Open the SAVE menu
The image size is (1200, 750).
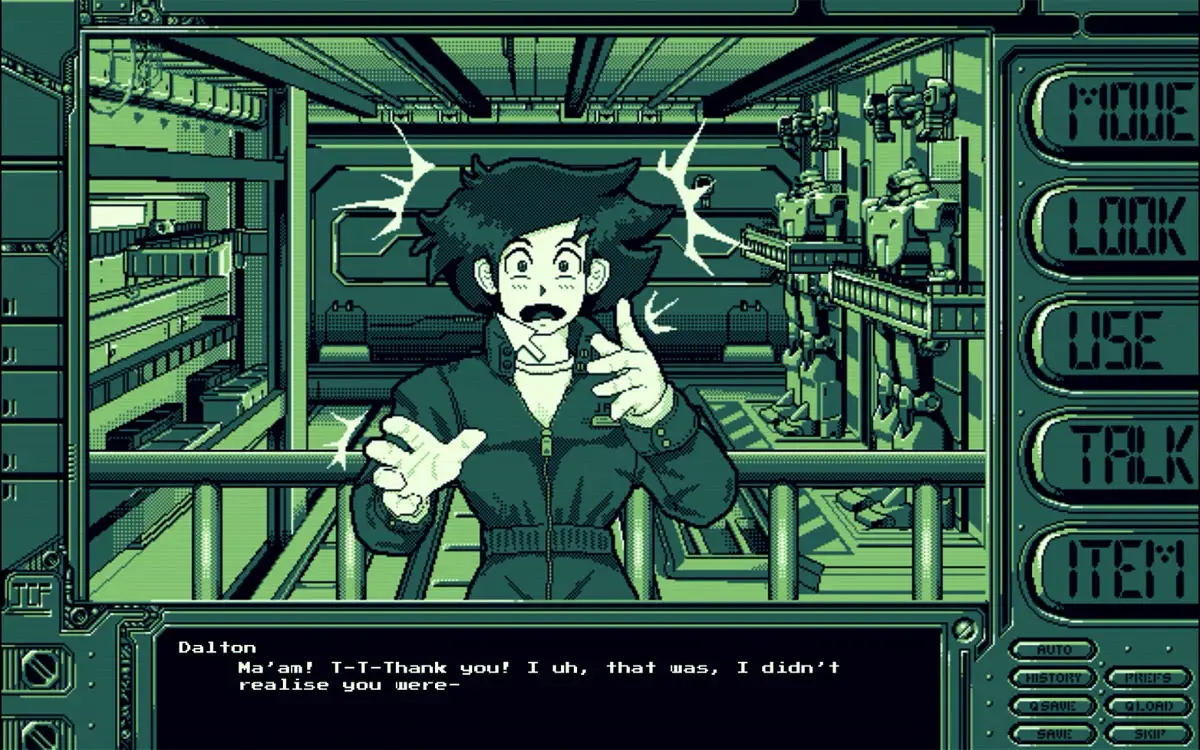pos(1052,734)
